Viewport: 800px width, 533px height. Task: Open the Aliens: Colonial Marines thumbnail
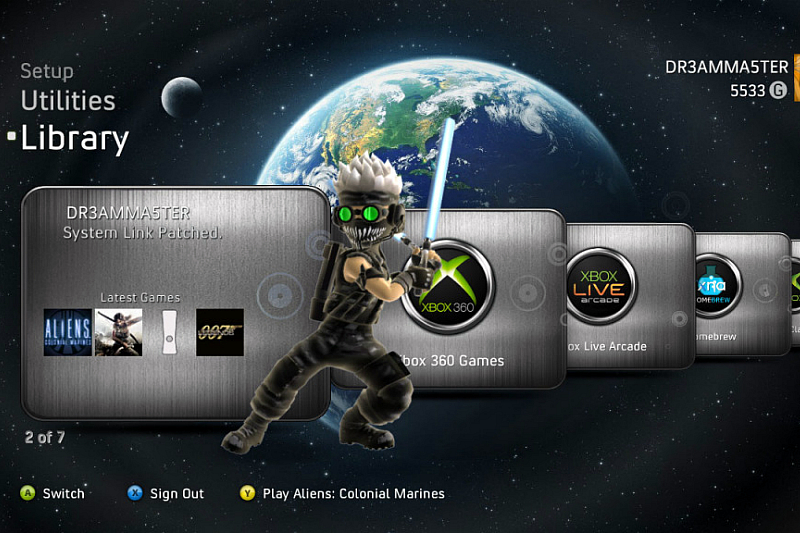point(68,333)
